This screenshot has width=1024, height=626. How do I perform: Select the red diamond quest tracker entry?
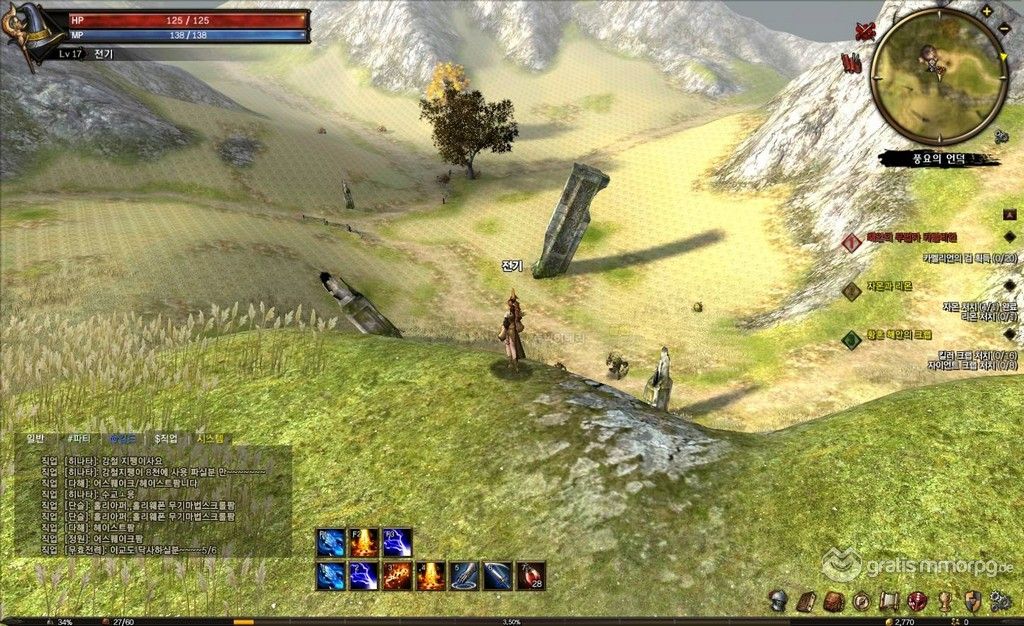point(851,241)
